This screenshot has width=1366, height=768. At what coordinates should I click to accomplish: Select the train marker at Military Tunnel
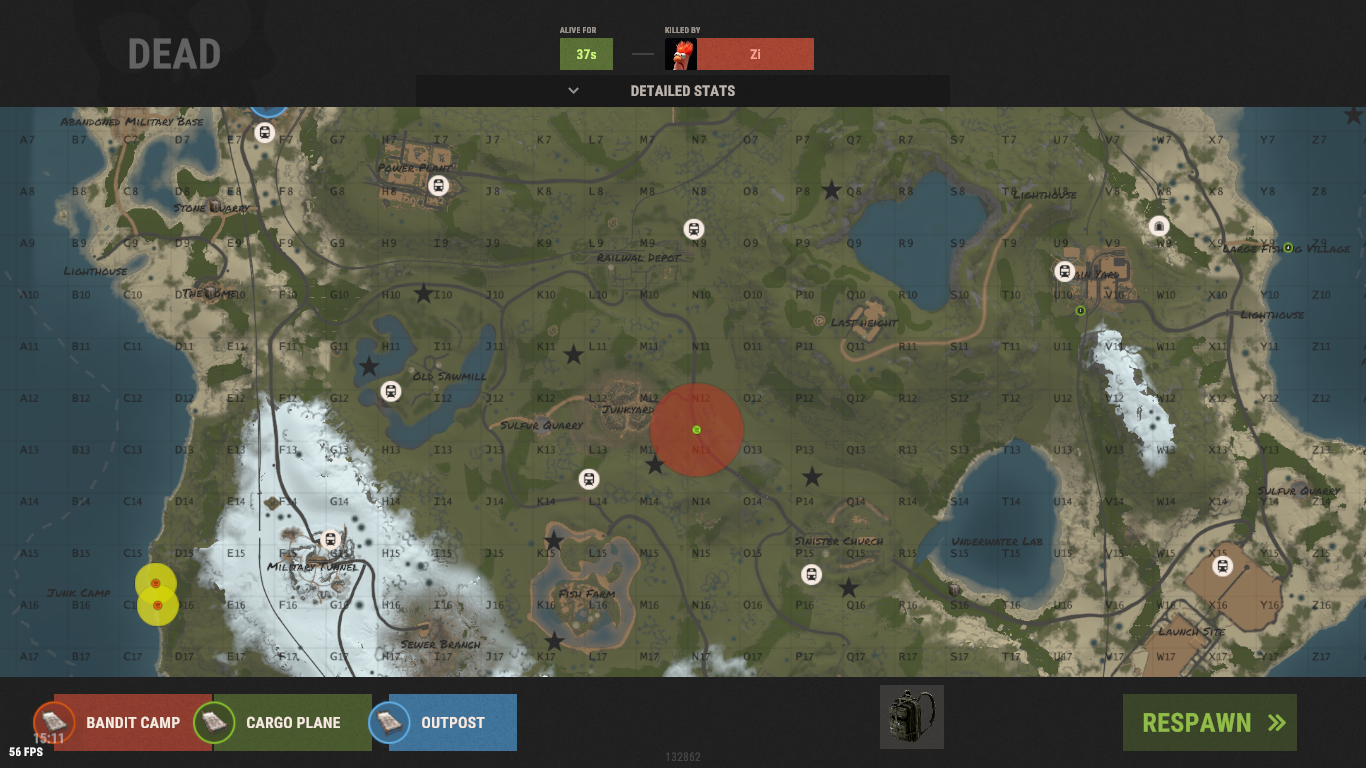point(331,540)
